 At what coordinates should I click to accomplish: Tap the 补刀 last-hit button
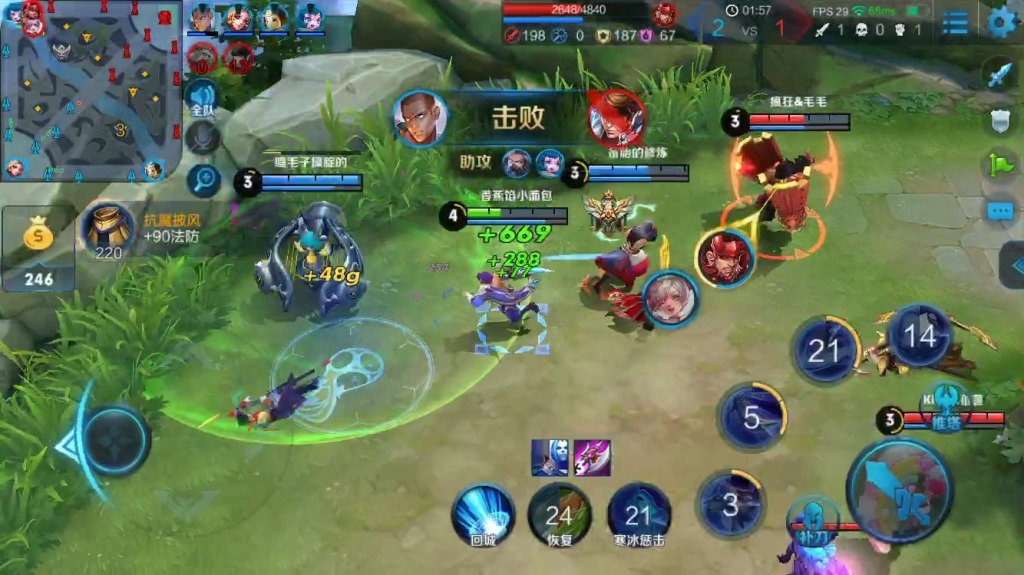pos(812,523)
